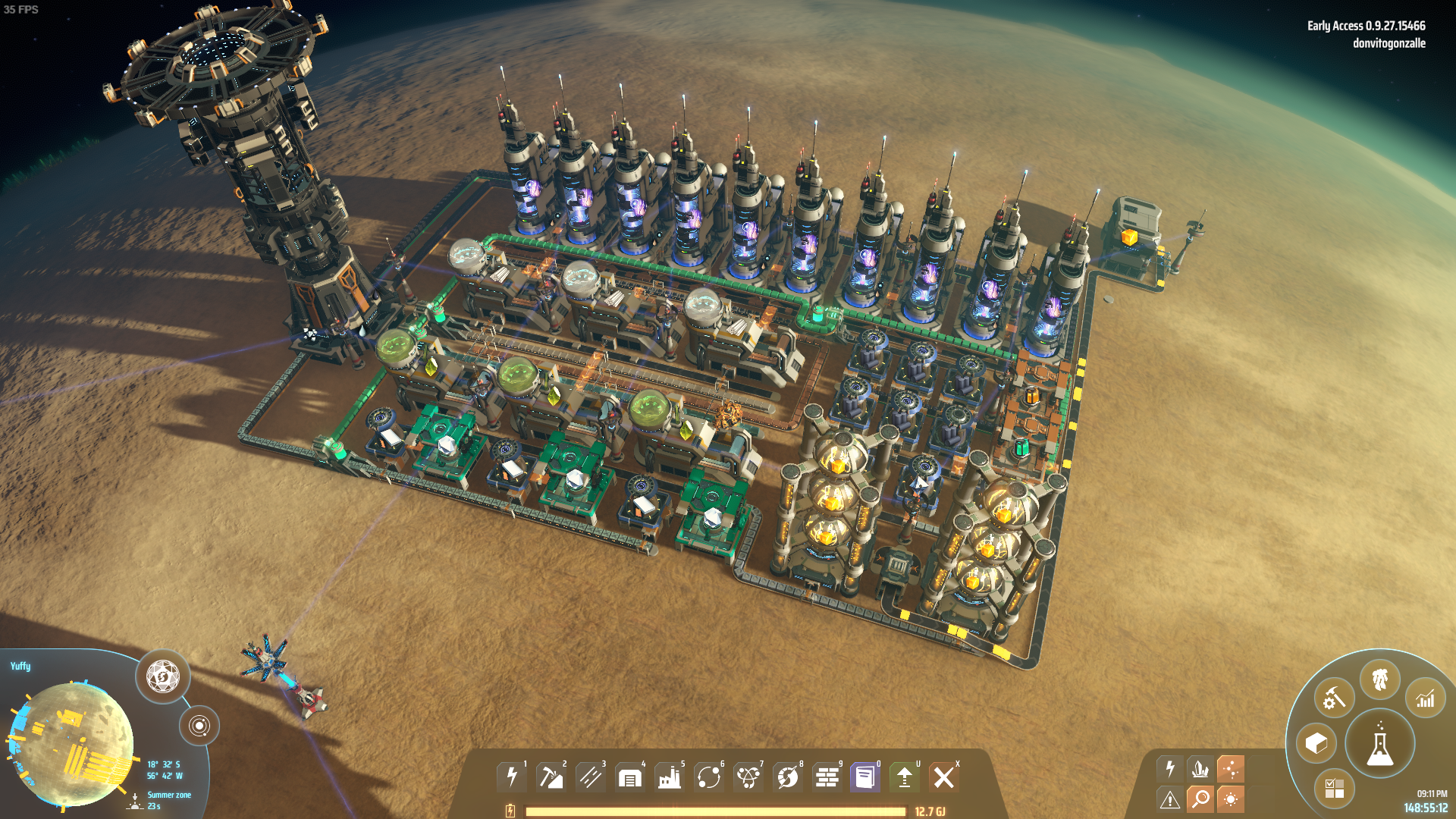Open the atom-shaped research build category
Screen dimensions: 1456x819
pyautogui.click(x=748, y=777)
